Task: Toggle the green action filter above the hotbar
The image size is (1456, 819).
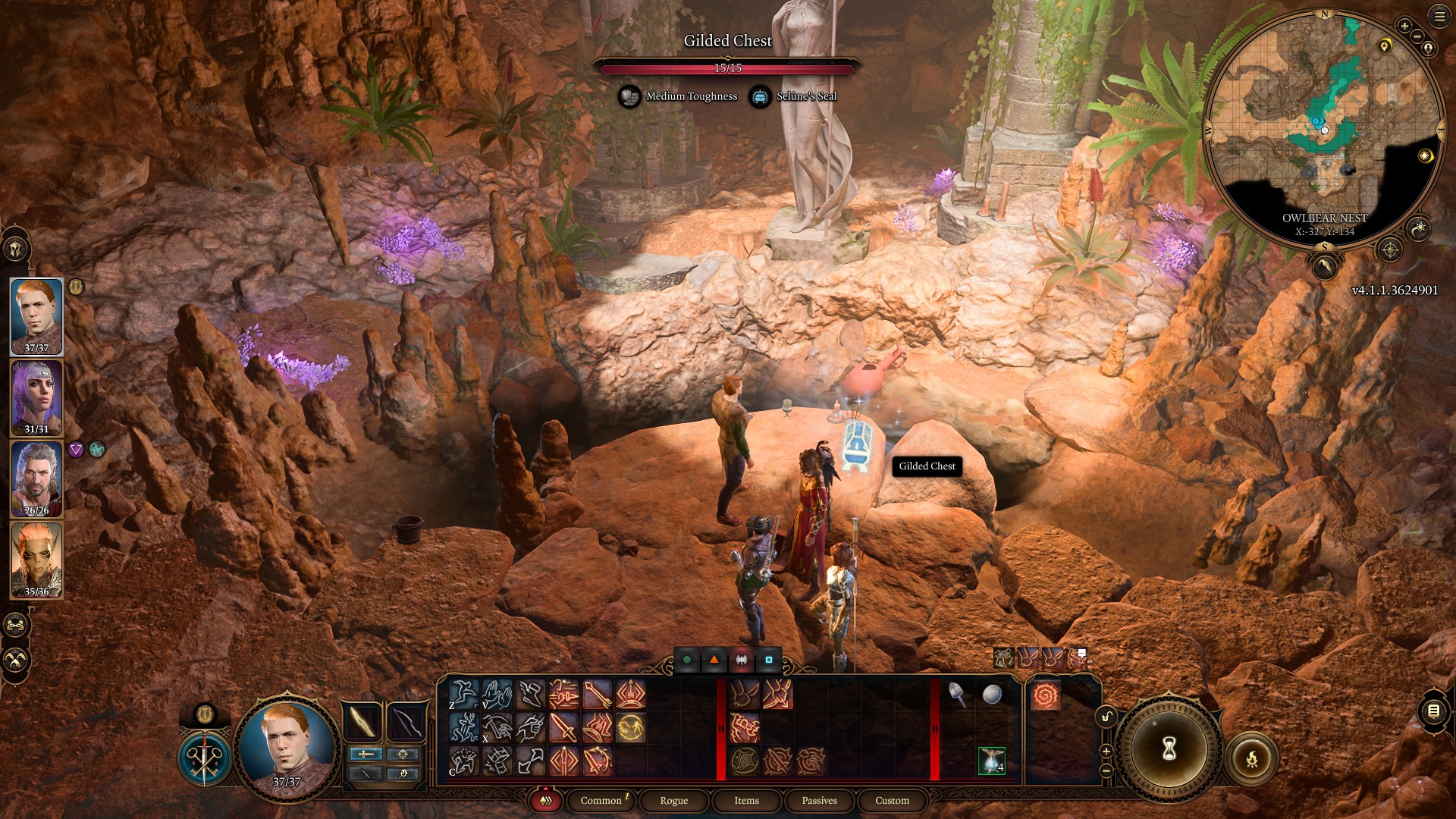Action: pos(688,661)
